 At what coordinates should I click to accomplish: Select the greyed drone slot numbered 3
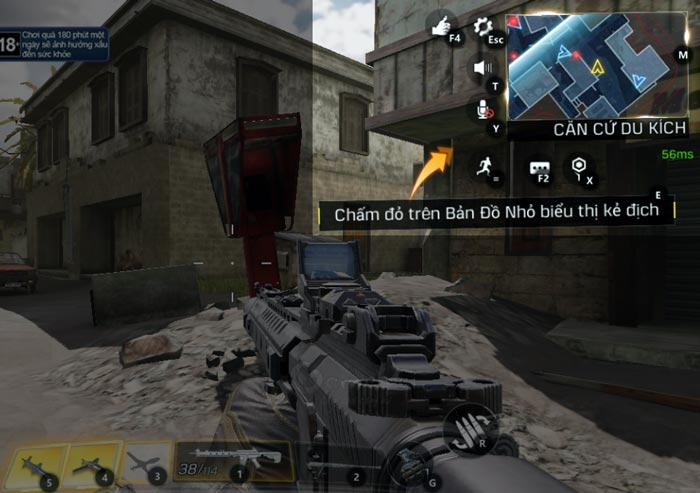[146, 464]
